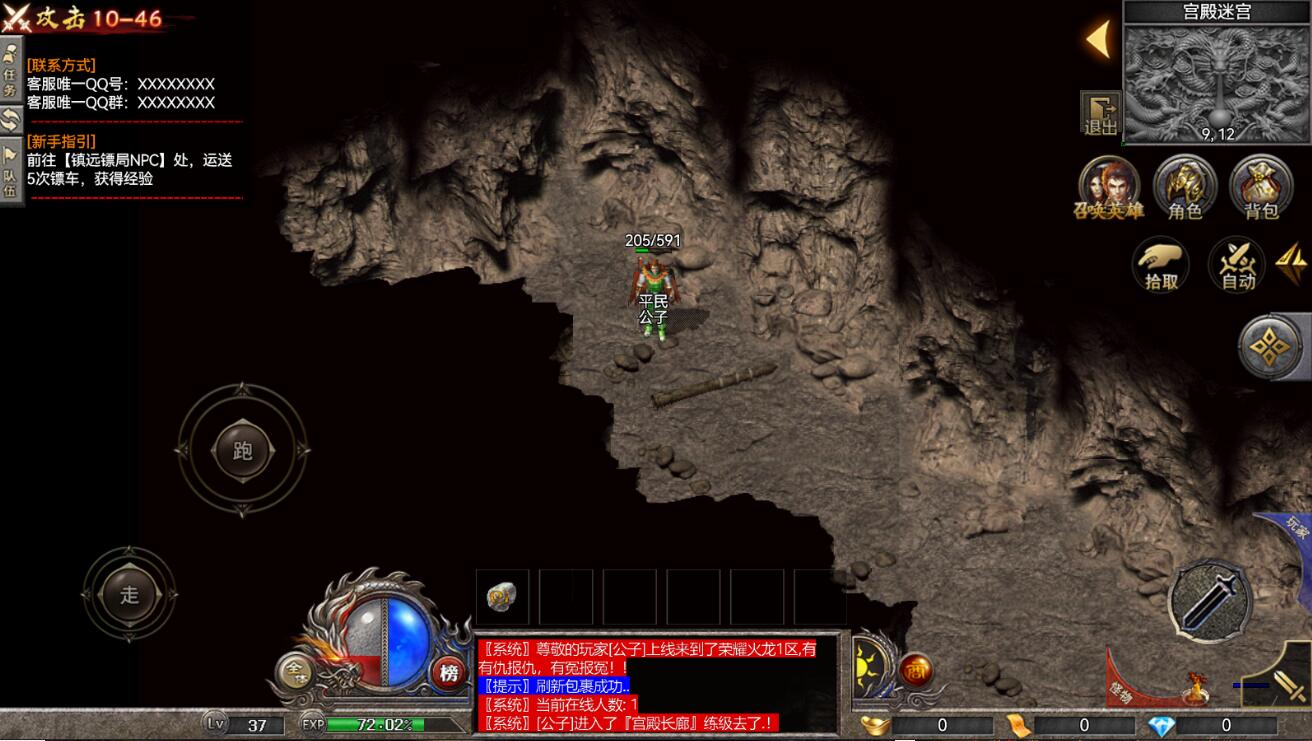Open the 任务 quest tab
The height and width of the screenshot is (741, 1312).
click(11, 69)
